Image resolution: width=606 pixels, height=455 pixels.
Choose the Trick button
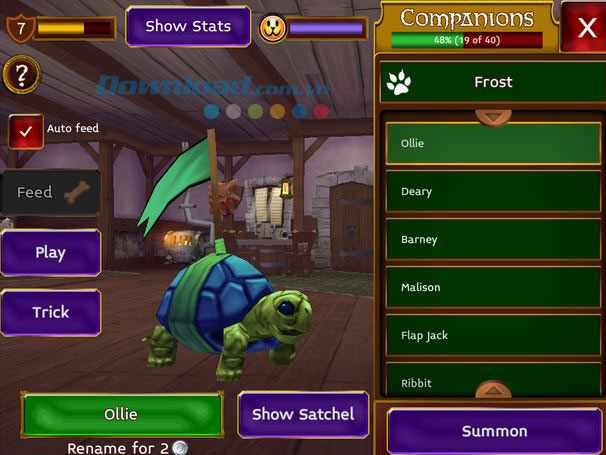point(50,312)
